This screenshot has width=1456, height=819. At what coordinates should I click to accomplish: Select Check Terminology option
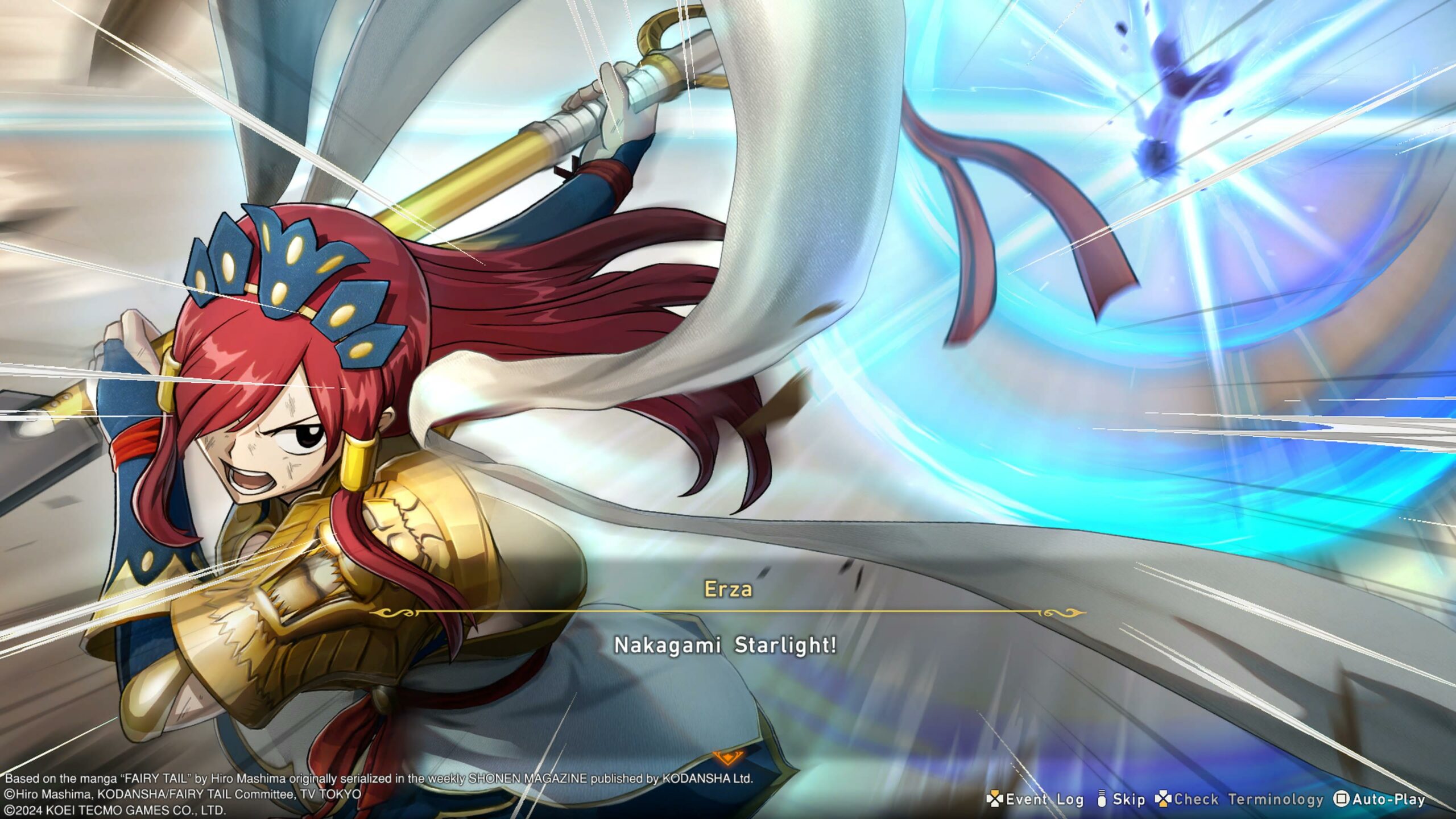[1240, 799]
